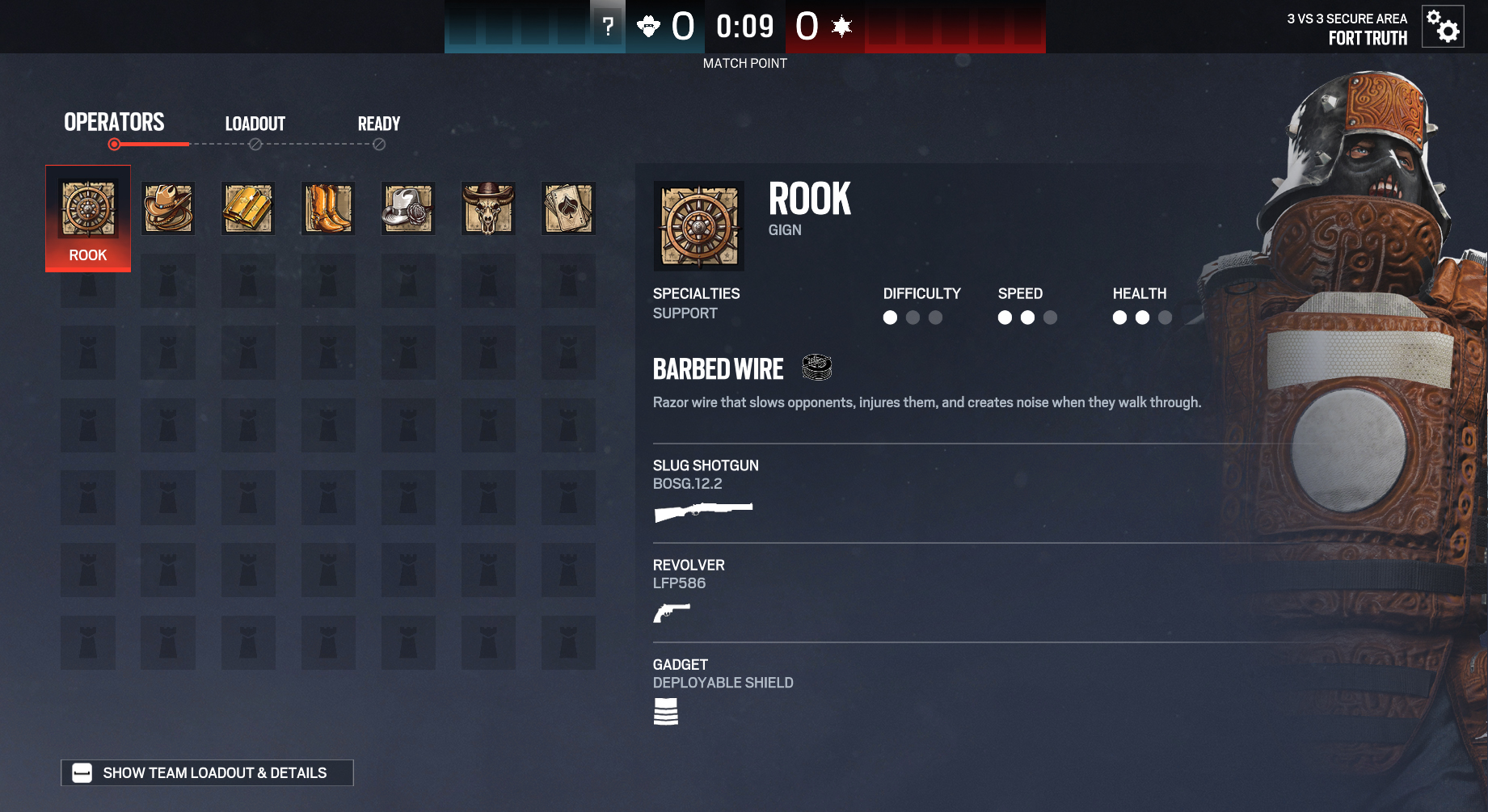Viewport: 1488px width, 812px height.
Task: Select the cowboy boots operator
Action: 327,208
